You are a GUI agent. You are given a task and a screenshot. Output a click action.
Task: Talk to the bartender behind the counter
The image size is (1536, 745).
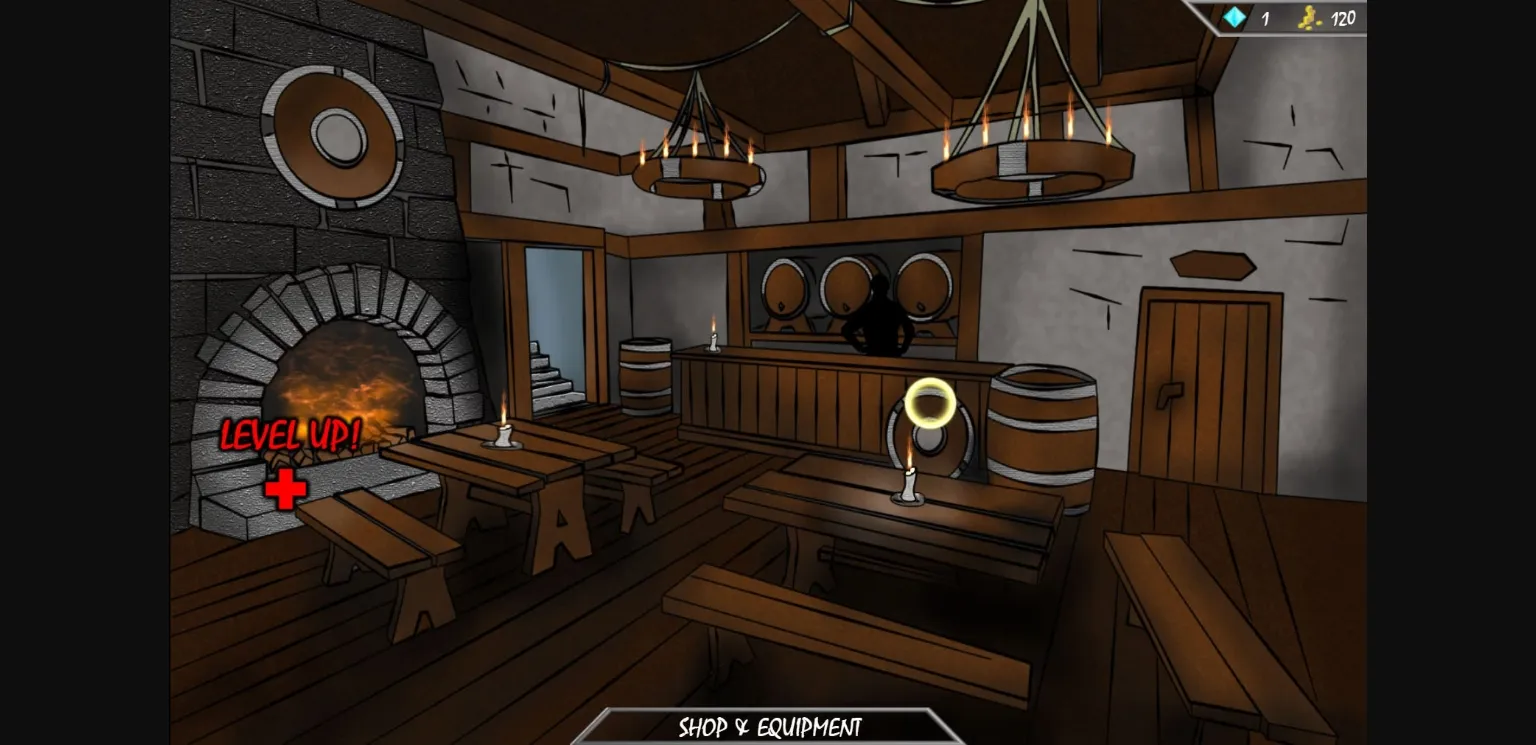(885, 310)
